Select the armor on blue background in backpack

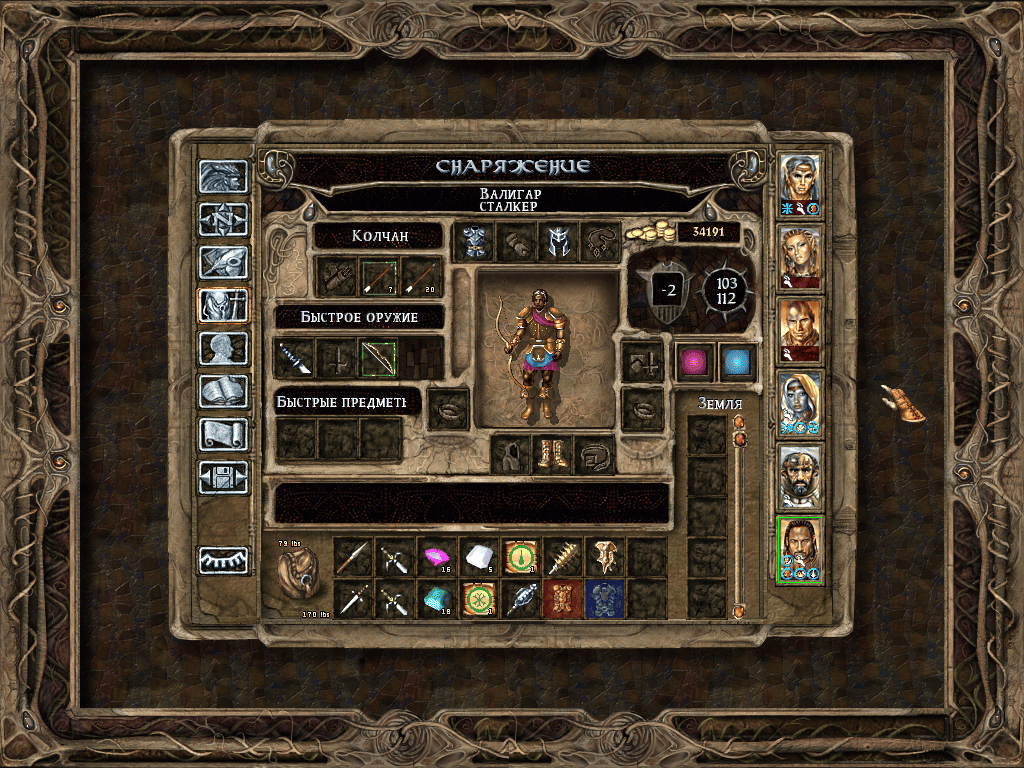pyautogui.click(x=605, y=598)
